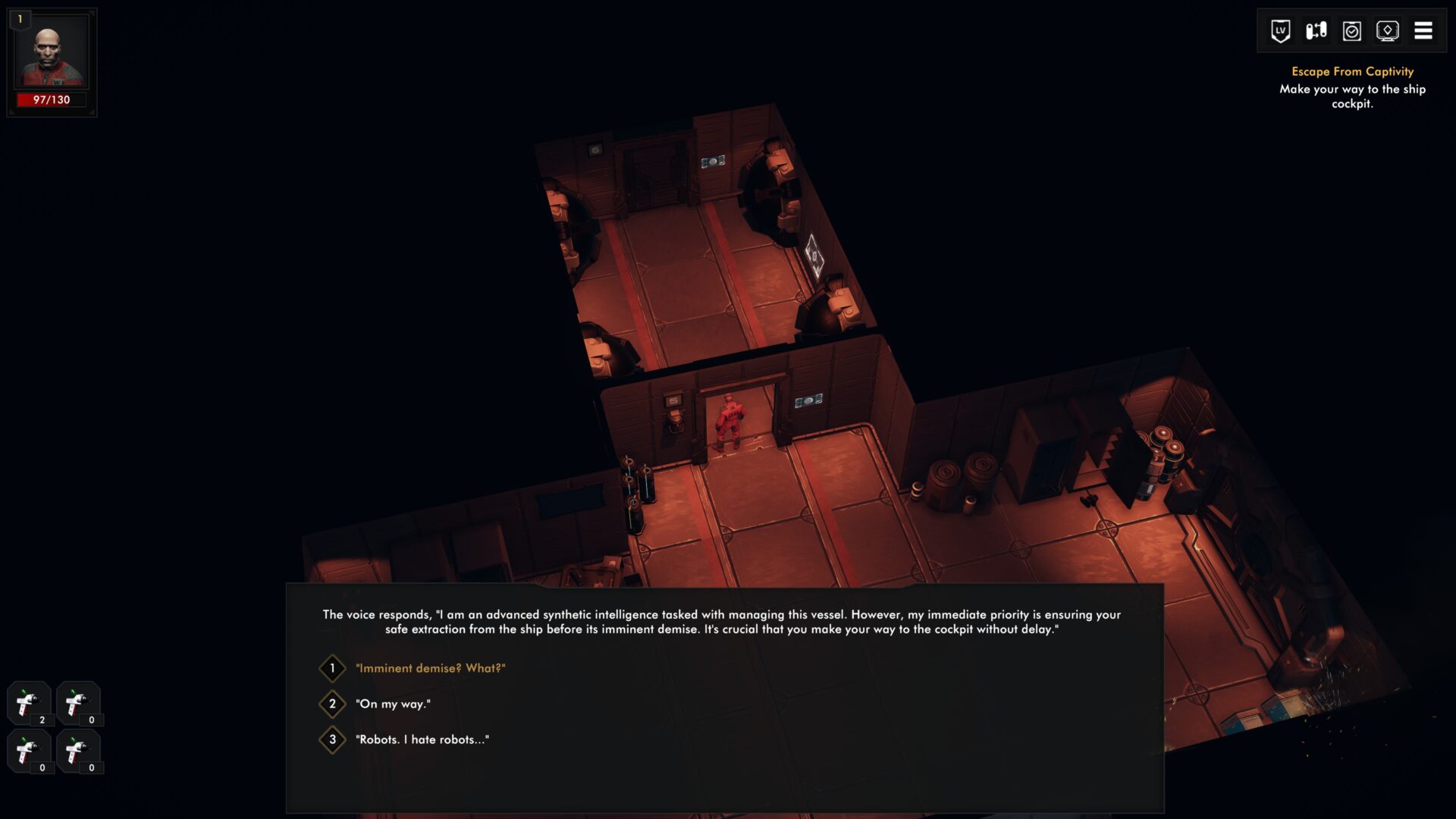Choose reply "Imminent demise? What?"

(430, 668)
